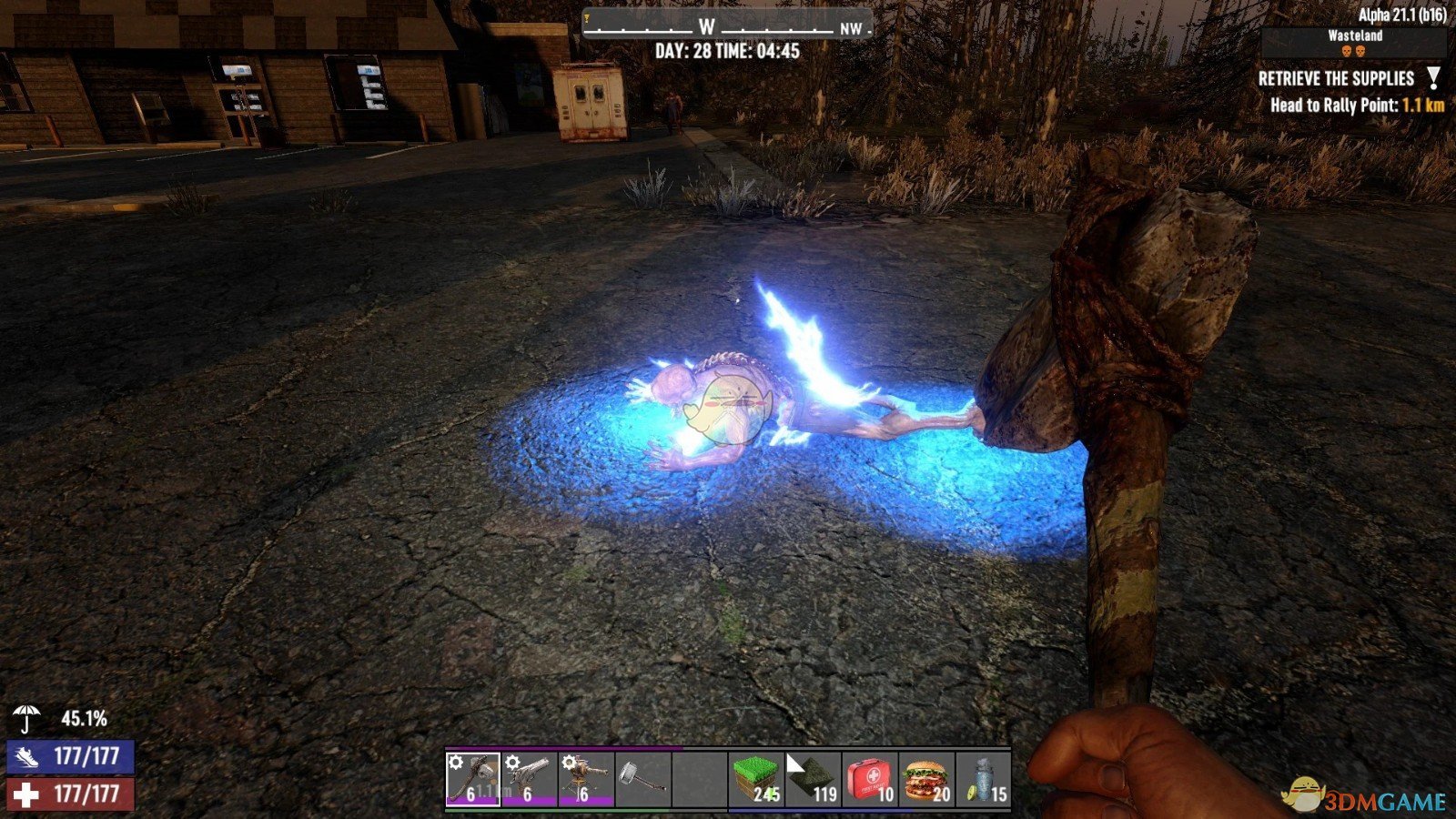Image resolution: width=1456 pixels, height=819 pixels.
Task: Select the drink jar slot
Action: 983,779
